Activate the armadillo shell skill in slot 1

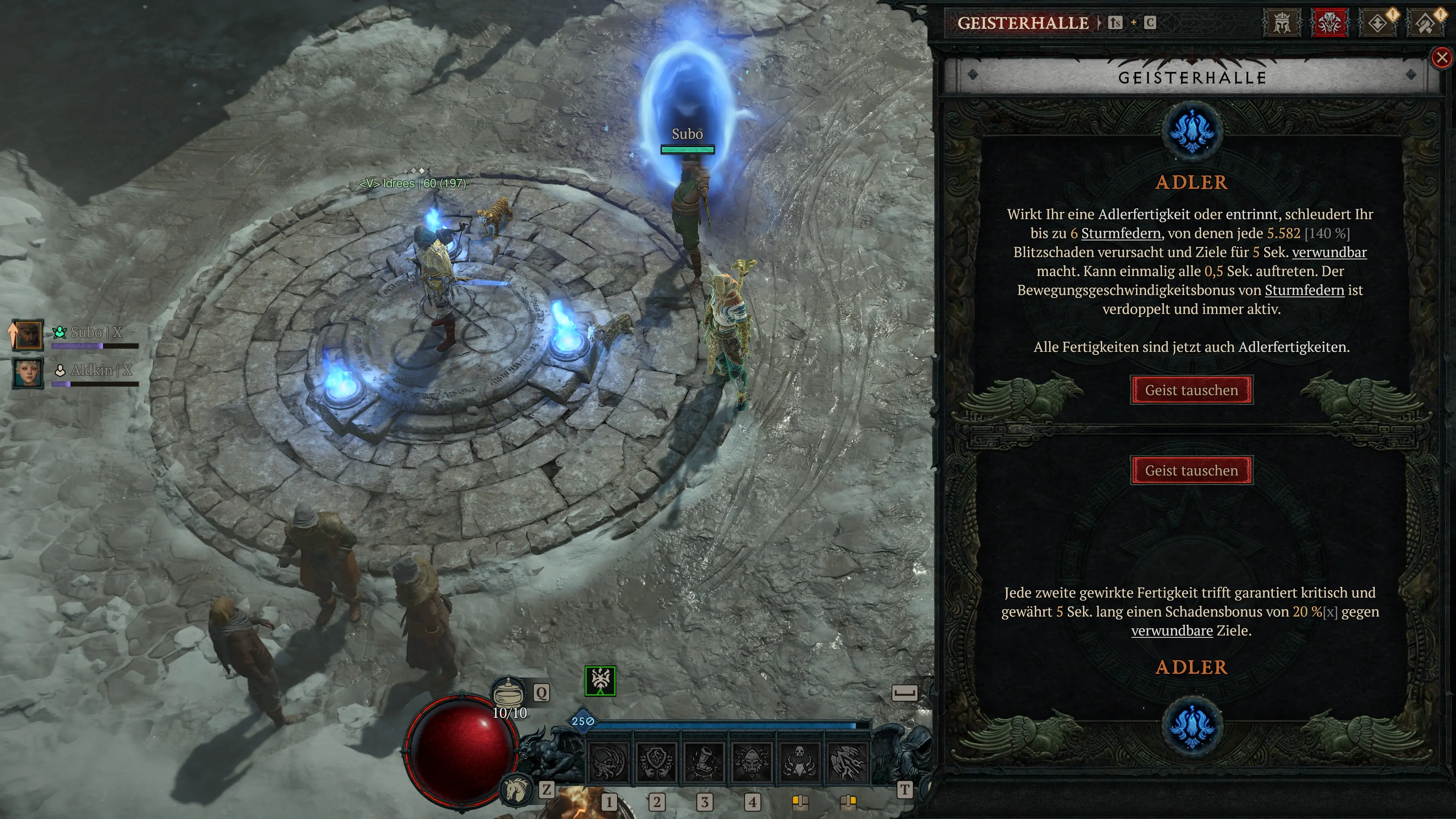click(x=608, y=762)
